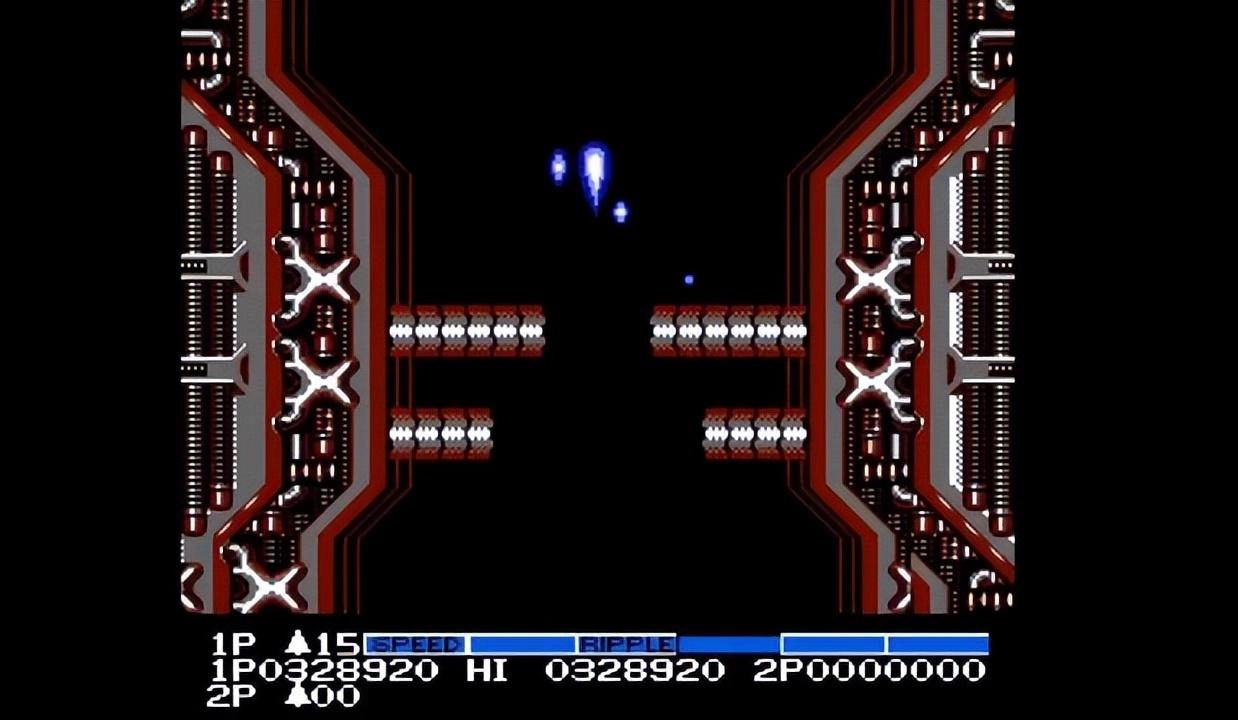Select the RIPPLE power-up slot
This screenshot has height=720, width=1238.
click(627, 644)
